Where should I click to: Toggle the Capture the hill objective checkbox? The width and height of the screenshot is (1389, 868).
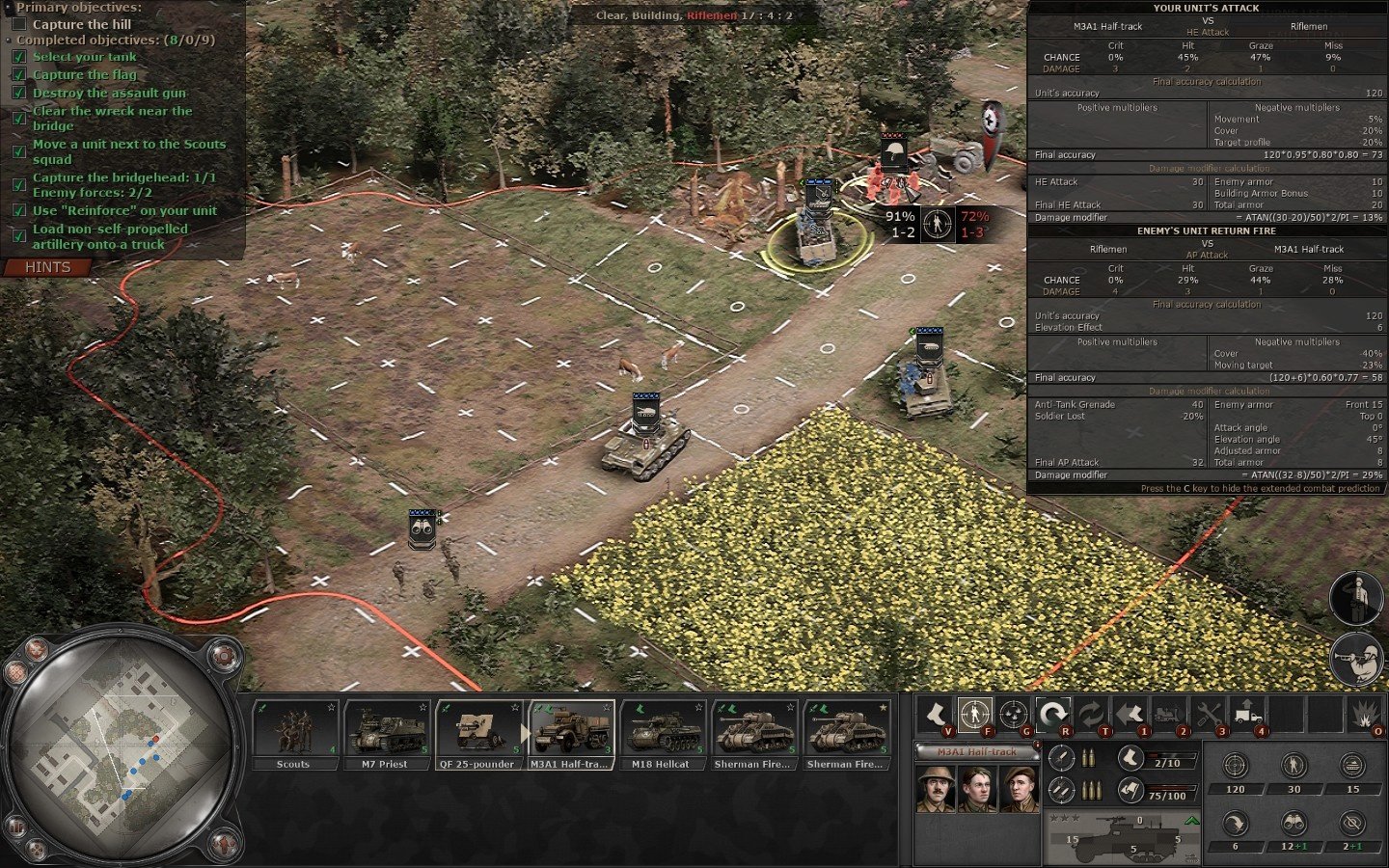[x=18, y=24]
